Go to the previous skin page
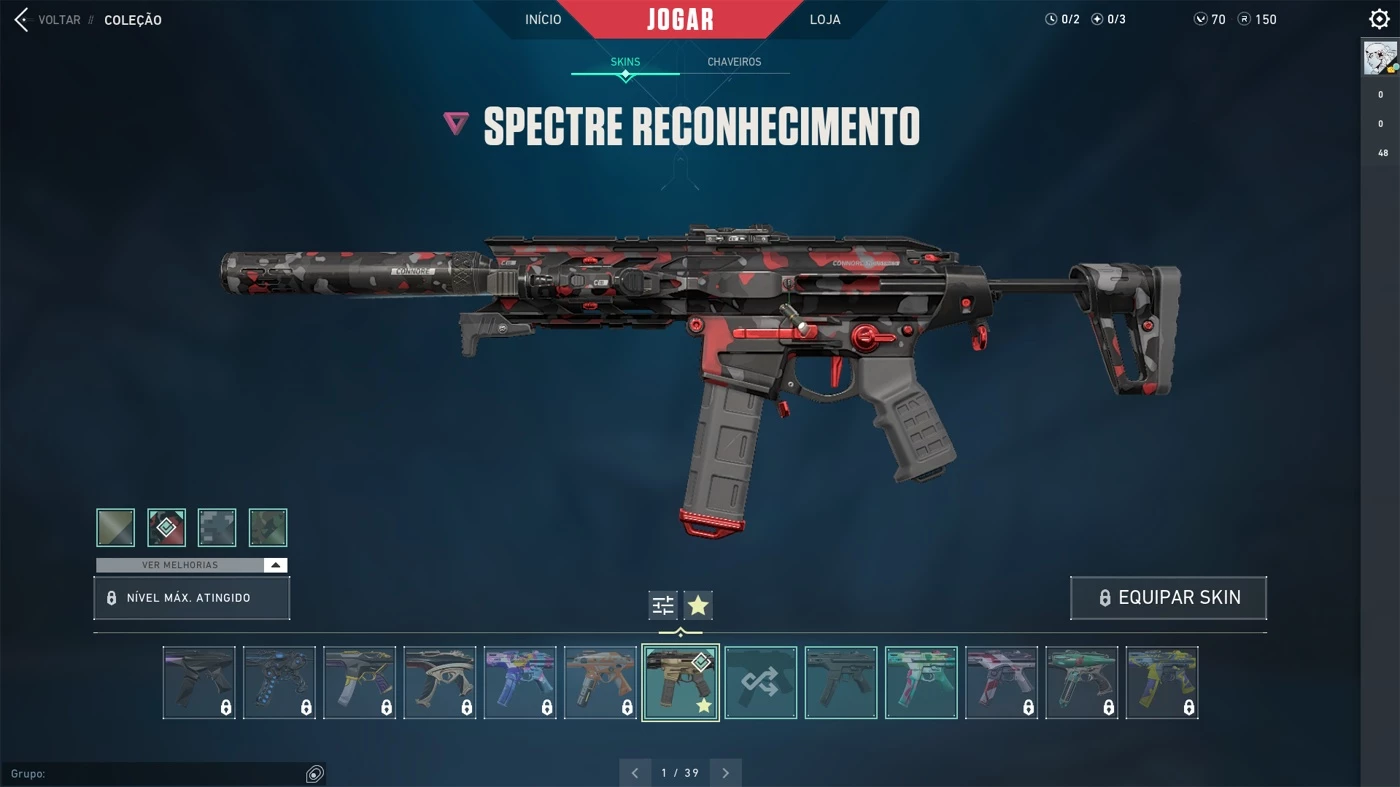This screenshot has width=1400, height=787. (x=634, y=773)
